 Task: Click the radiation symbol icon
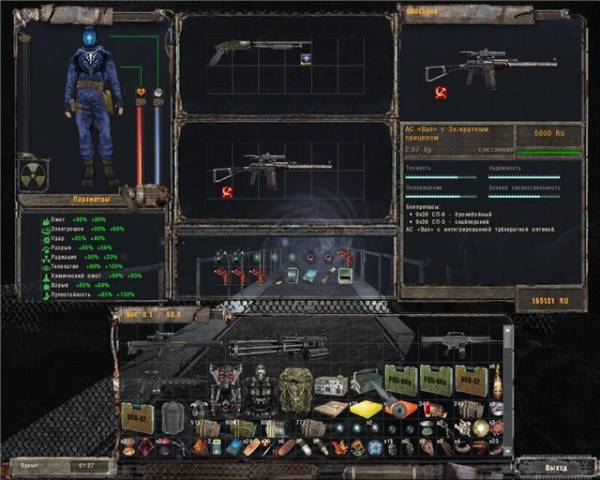[33, 176]
